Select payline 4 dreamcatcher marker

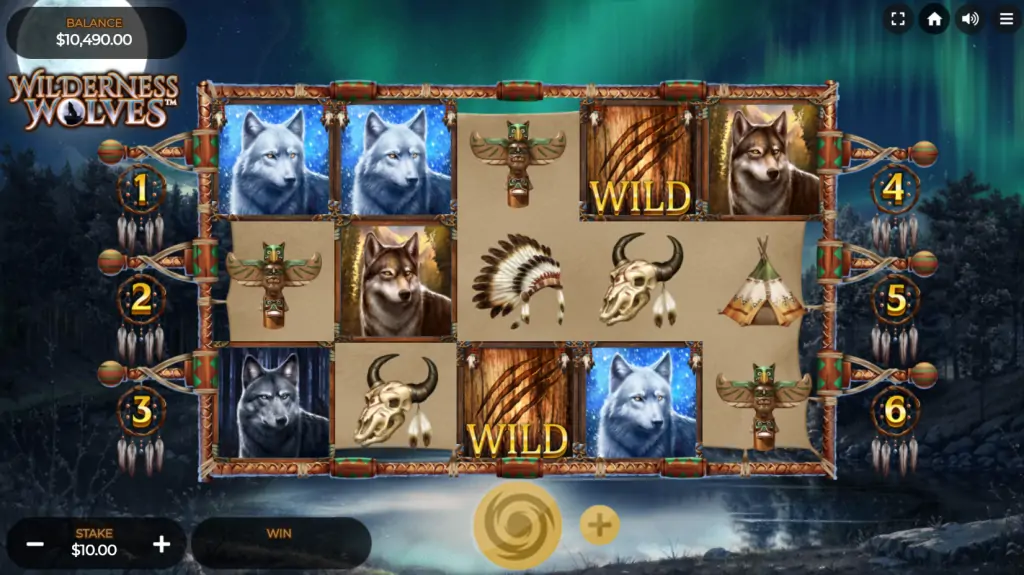click(x=894, y=188)
